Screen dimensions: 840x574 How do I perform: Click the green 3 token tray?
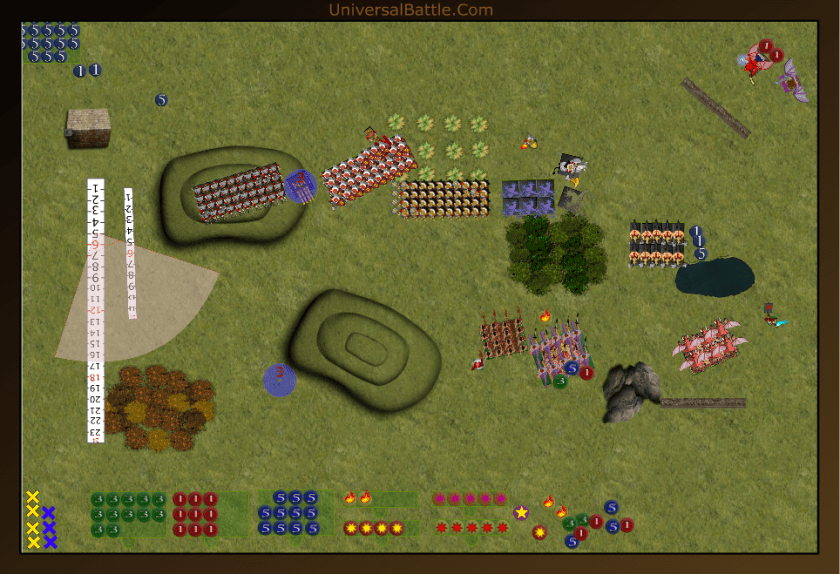tap(127, 514)
